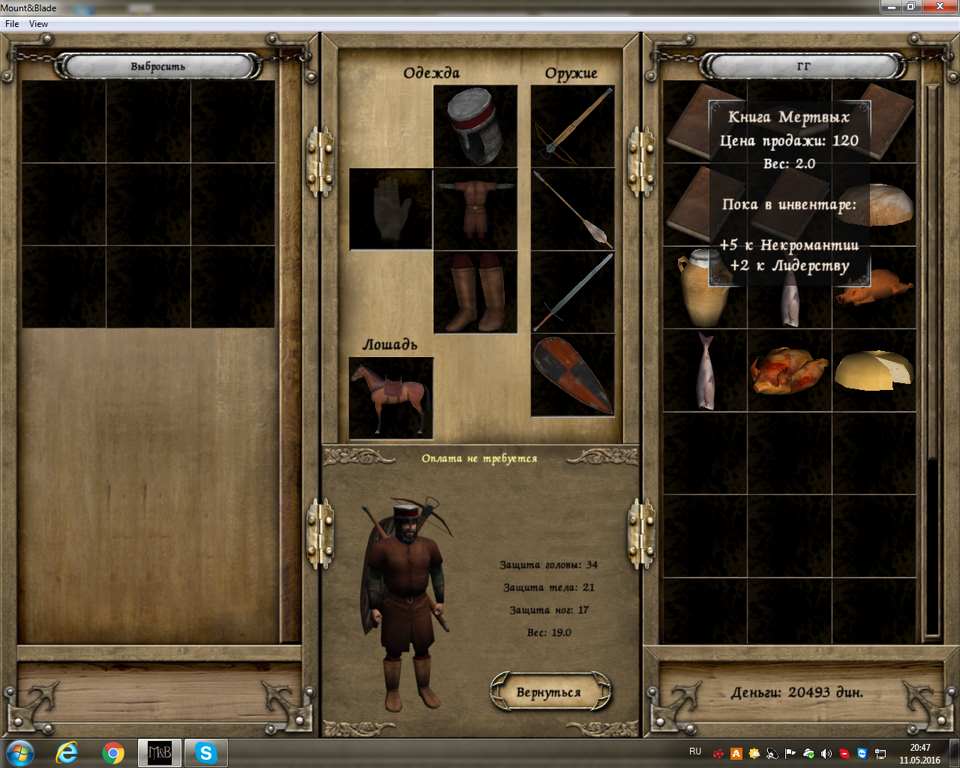This screenshot has height=768, width=960.
Task: Select the empty gloves slot
Action: point(391,208)
